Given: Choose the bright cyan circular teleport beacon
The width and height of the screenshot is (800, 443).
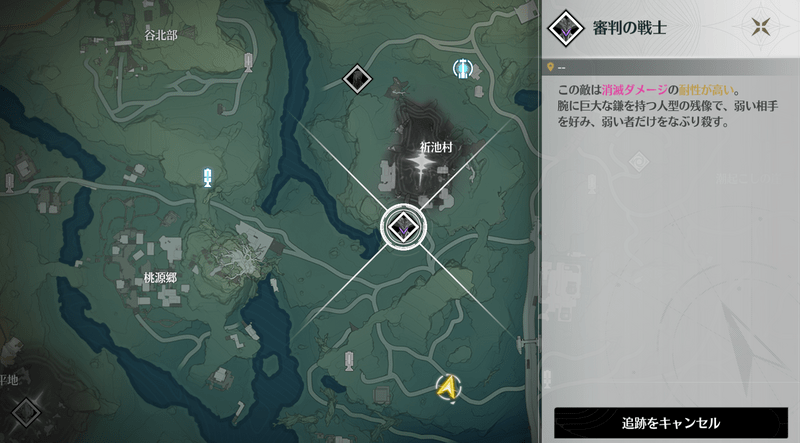Looking at the screenshot, I should [x=463, y=68].
